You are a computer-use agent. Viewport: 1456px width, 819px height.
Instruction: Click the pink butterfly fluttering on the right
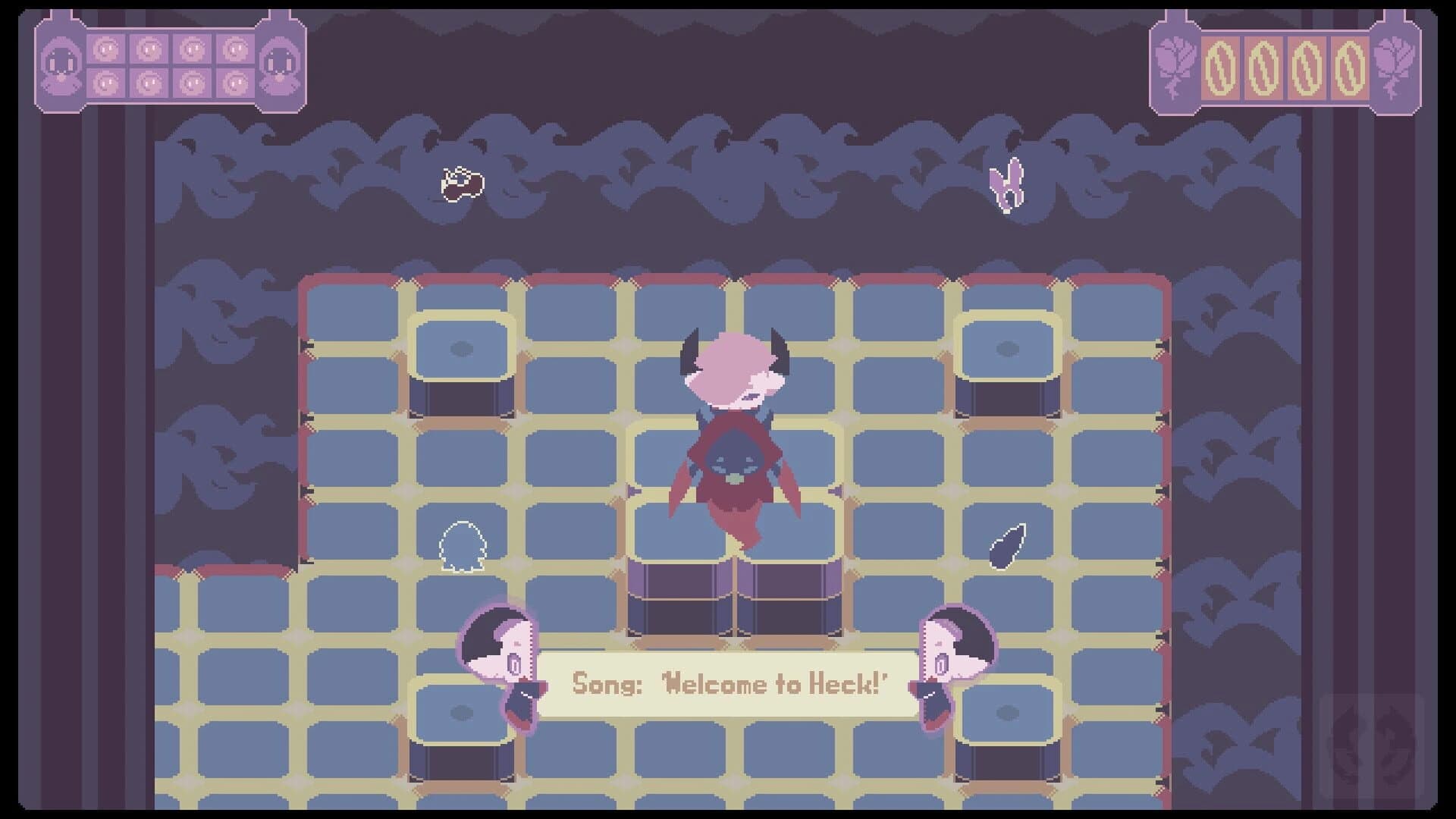(x=1008, y=184)
